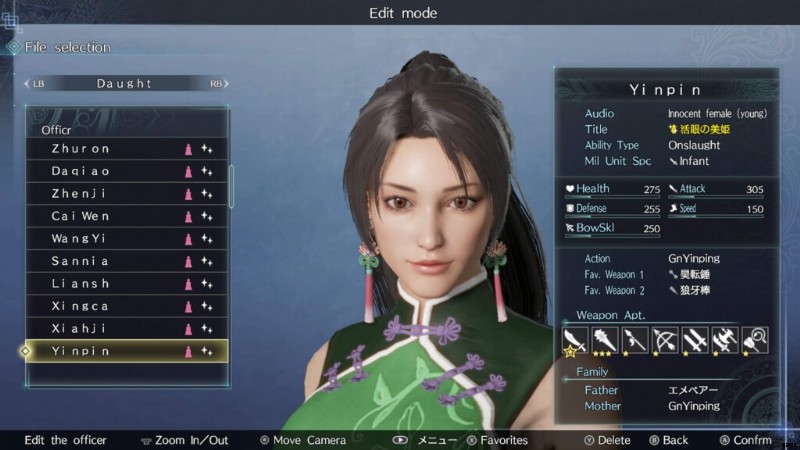The image size is (800, 450).
Task: Select the magnifier and fan aptitude icon
Action: point(754,340)
